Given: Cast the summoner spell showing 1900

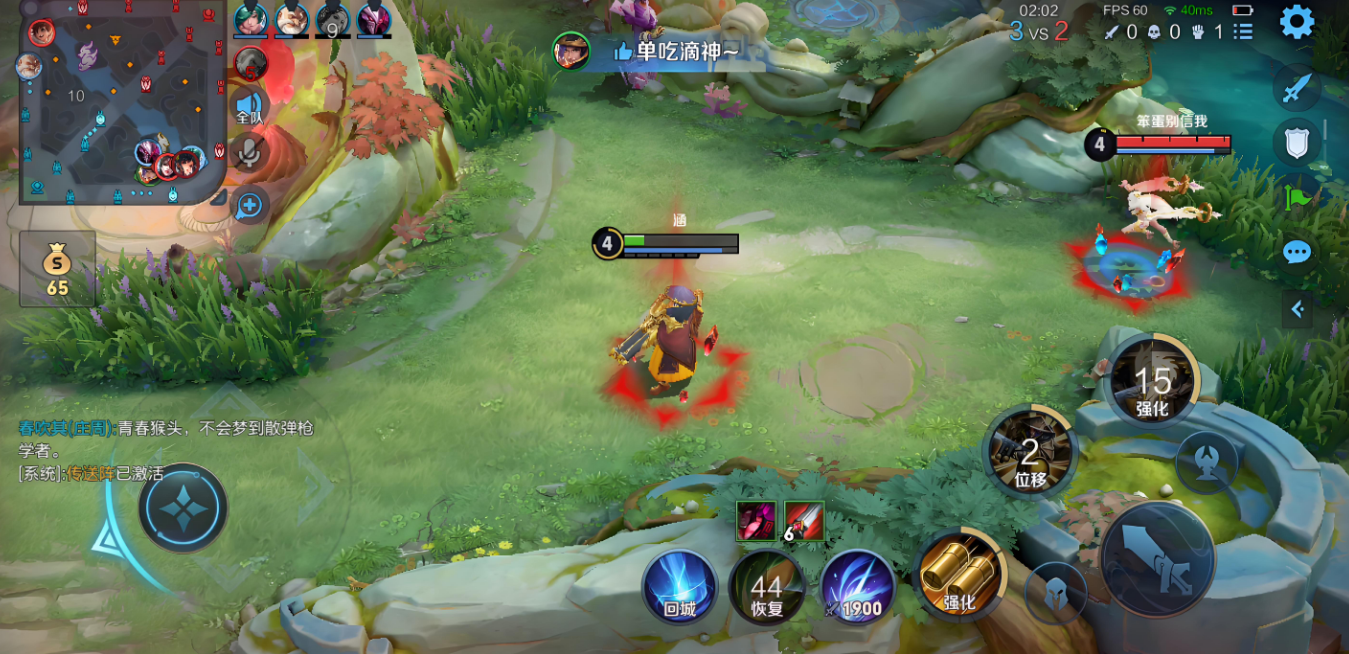Looking at the screenshot, I should (x=857, y=587).
